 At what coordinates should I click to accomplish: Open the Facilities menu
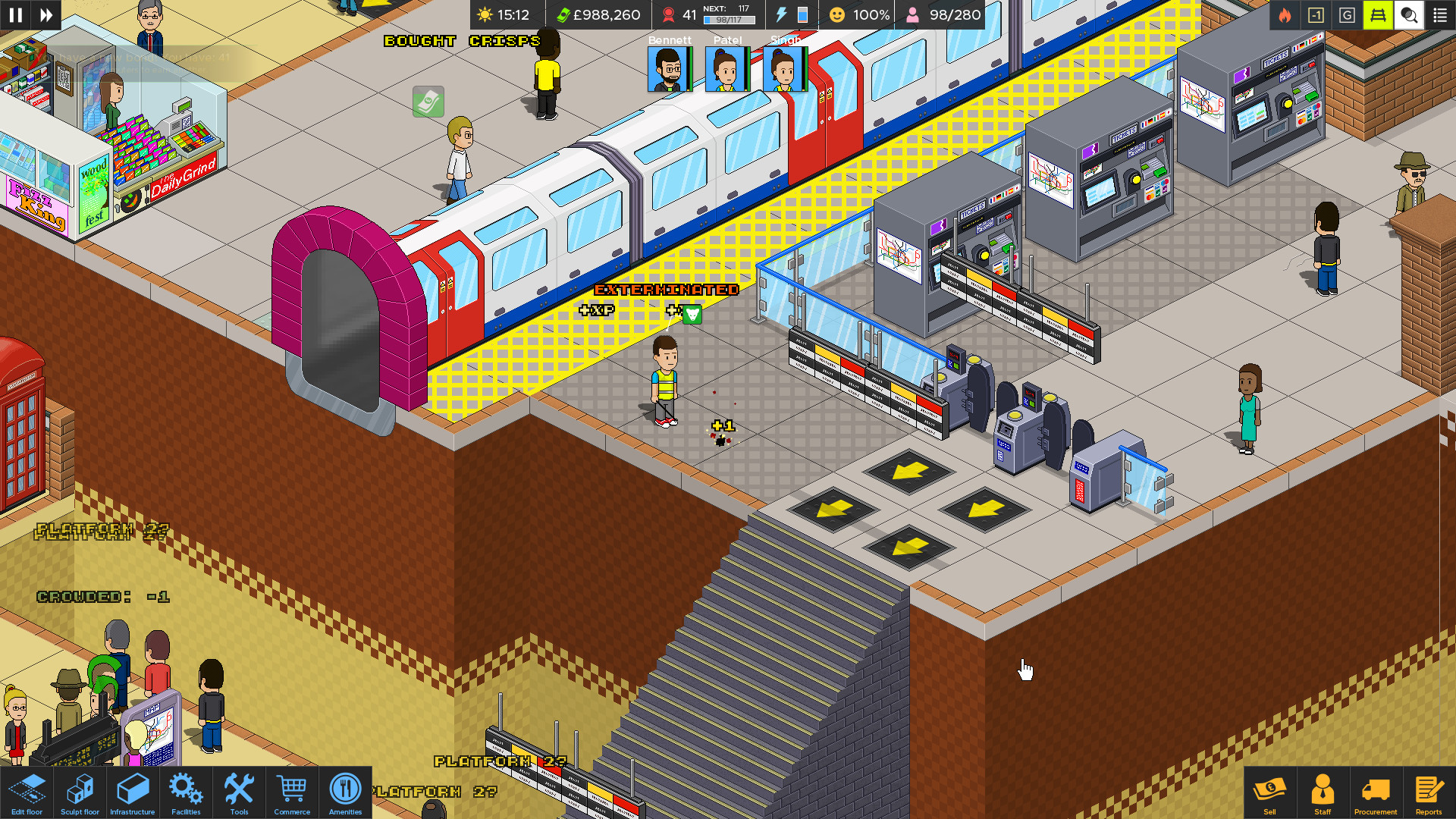(x=185, y=792)
